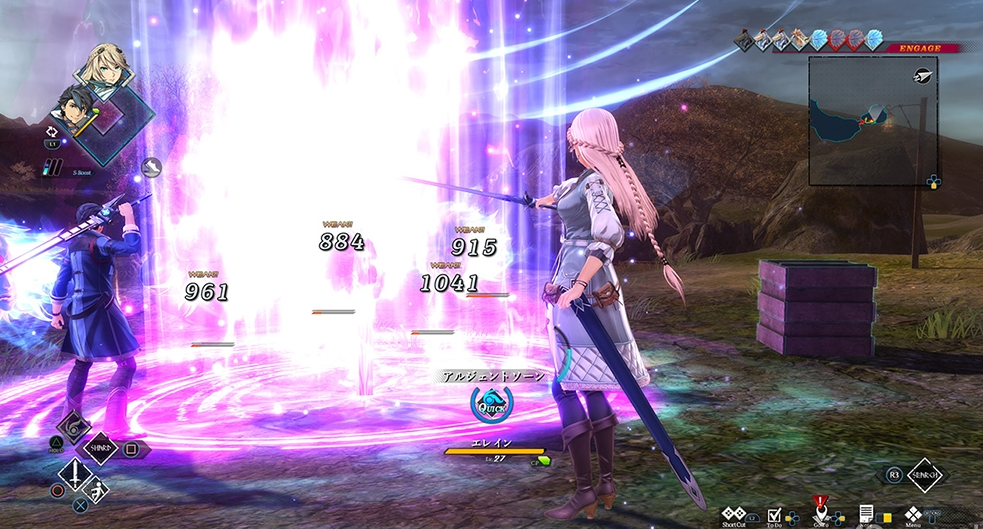Activate the Shard diamond icon

[x=103, y=449]
